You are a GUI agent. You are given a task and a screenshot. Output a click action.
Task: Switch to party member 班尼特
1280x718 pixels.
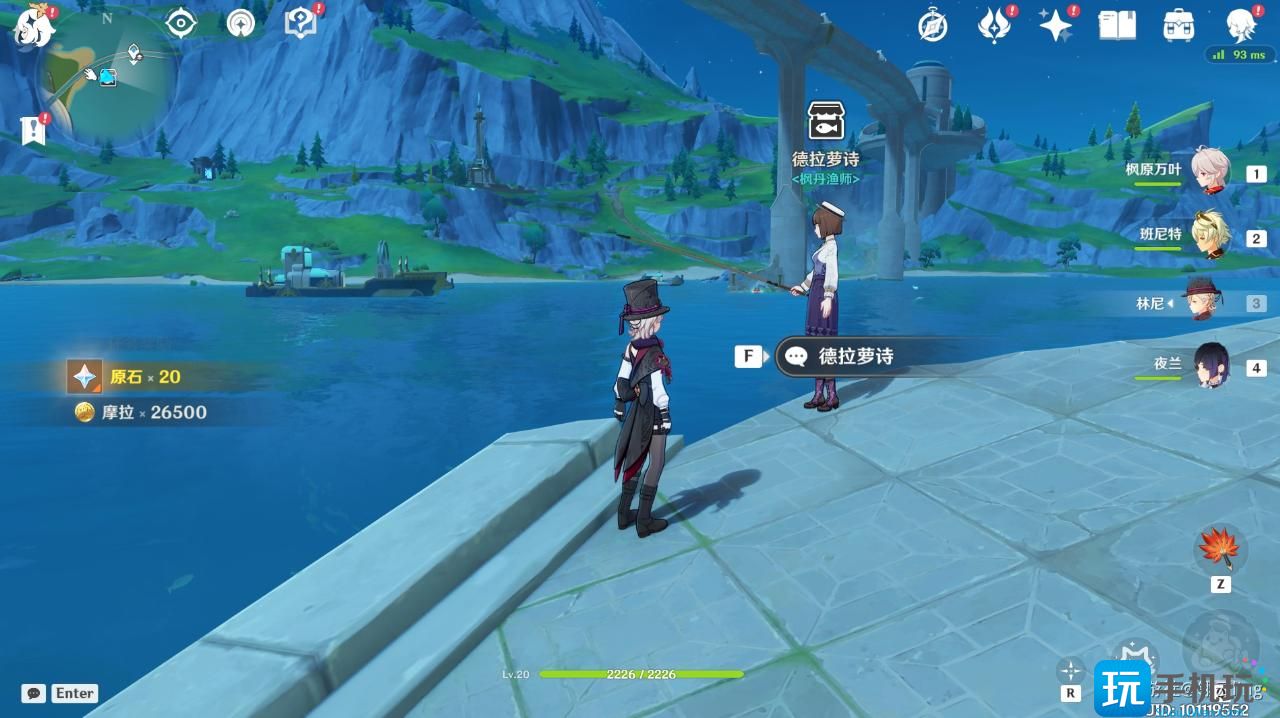click(1209, 236)
